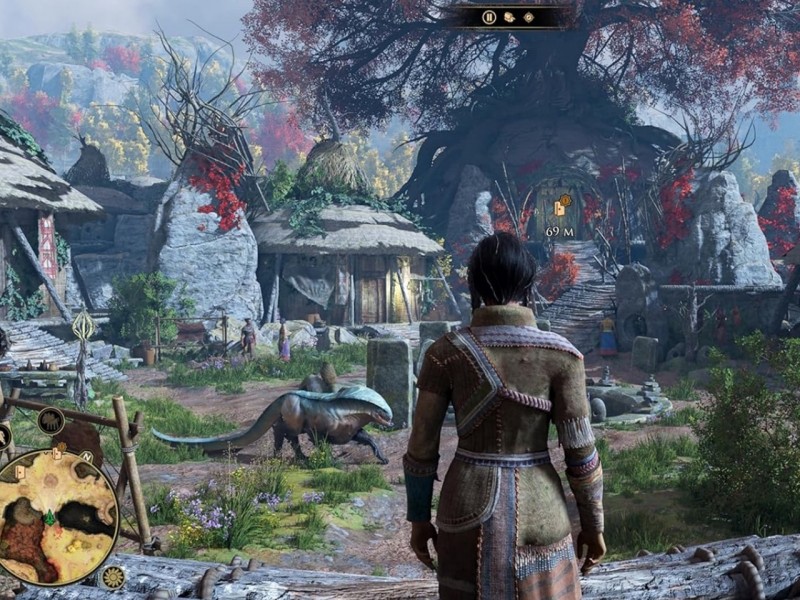Open the scroll icon in the top bar

(x=509, y=17)
